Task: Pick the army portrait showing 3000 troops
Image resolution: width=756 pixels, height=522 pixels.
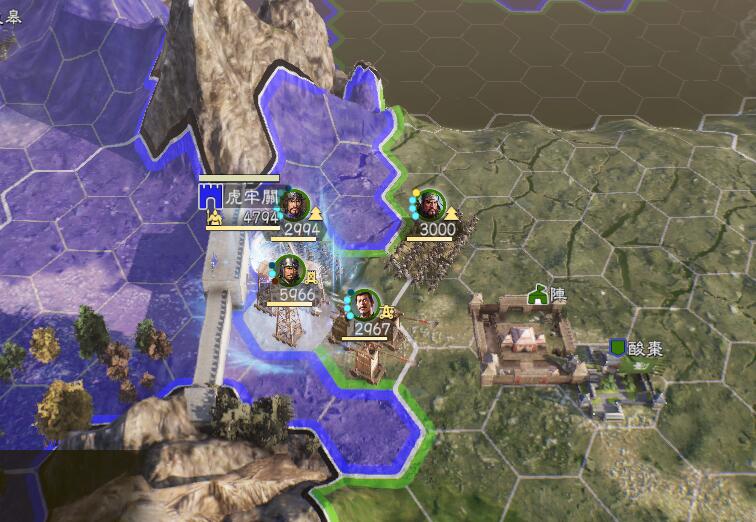Action: pos(431,204)
